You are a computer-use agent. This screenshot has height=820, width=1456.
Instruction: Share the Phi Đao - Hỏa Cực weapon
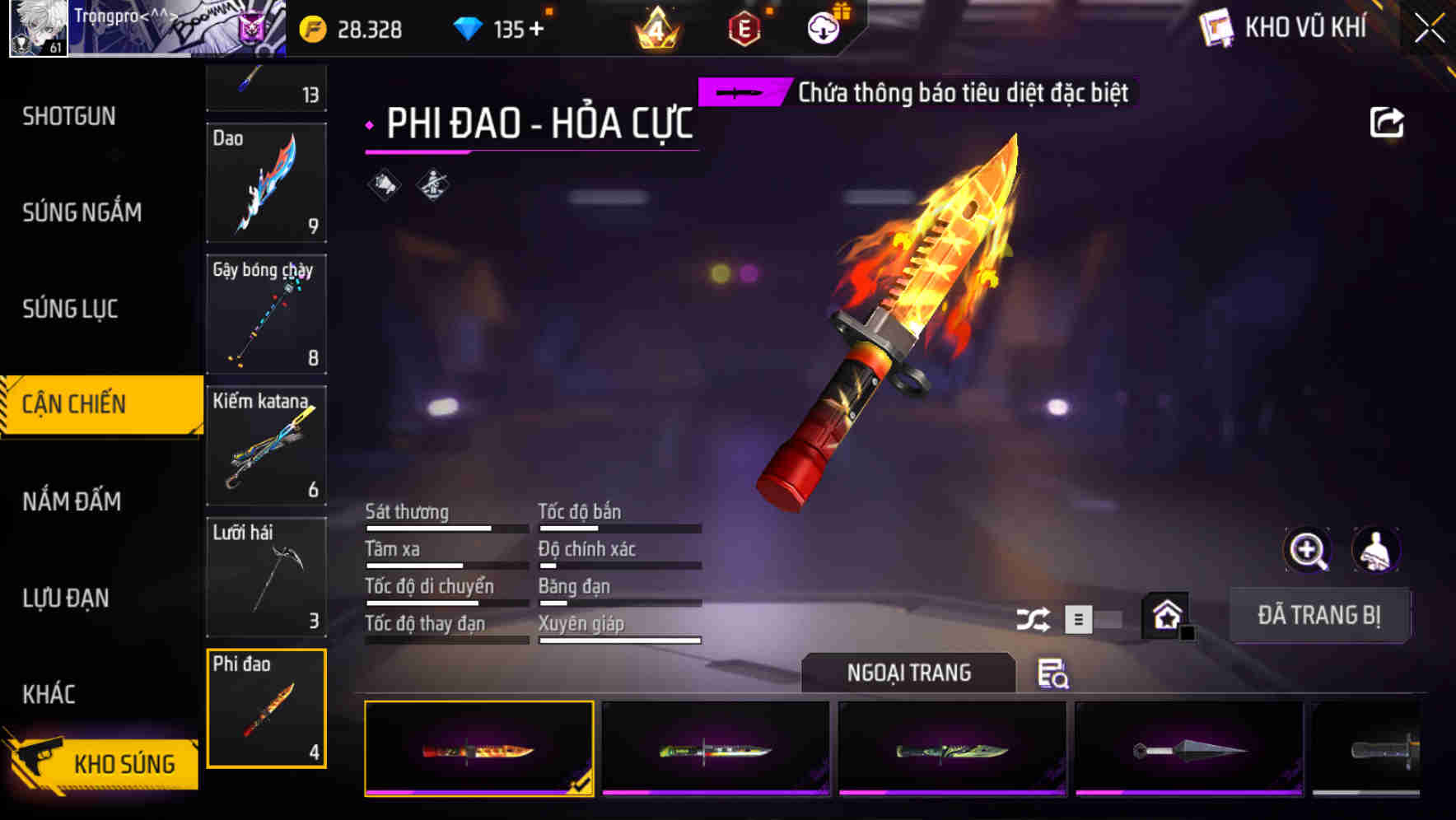pyautogui.click(x=1388, y=122)
